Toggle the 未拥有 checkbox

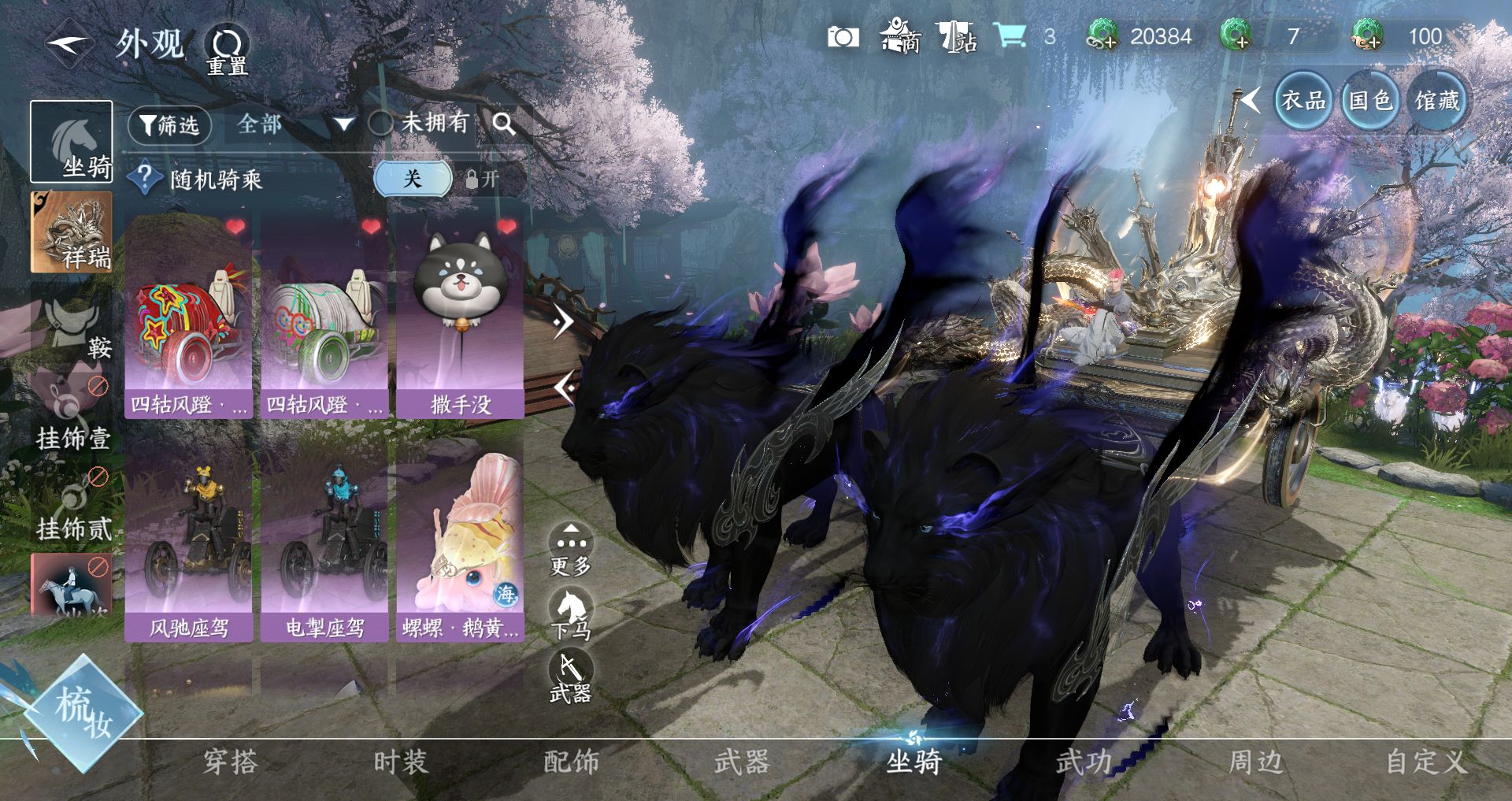click(x=381, y=123)
